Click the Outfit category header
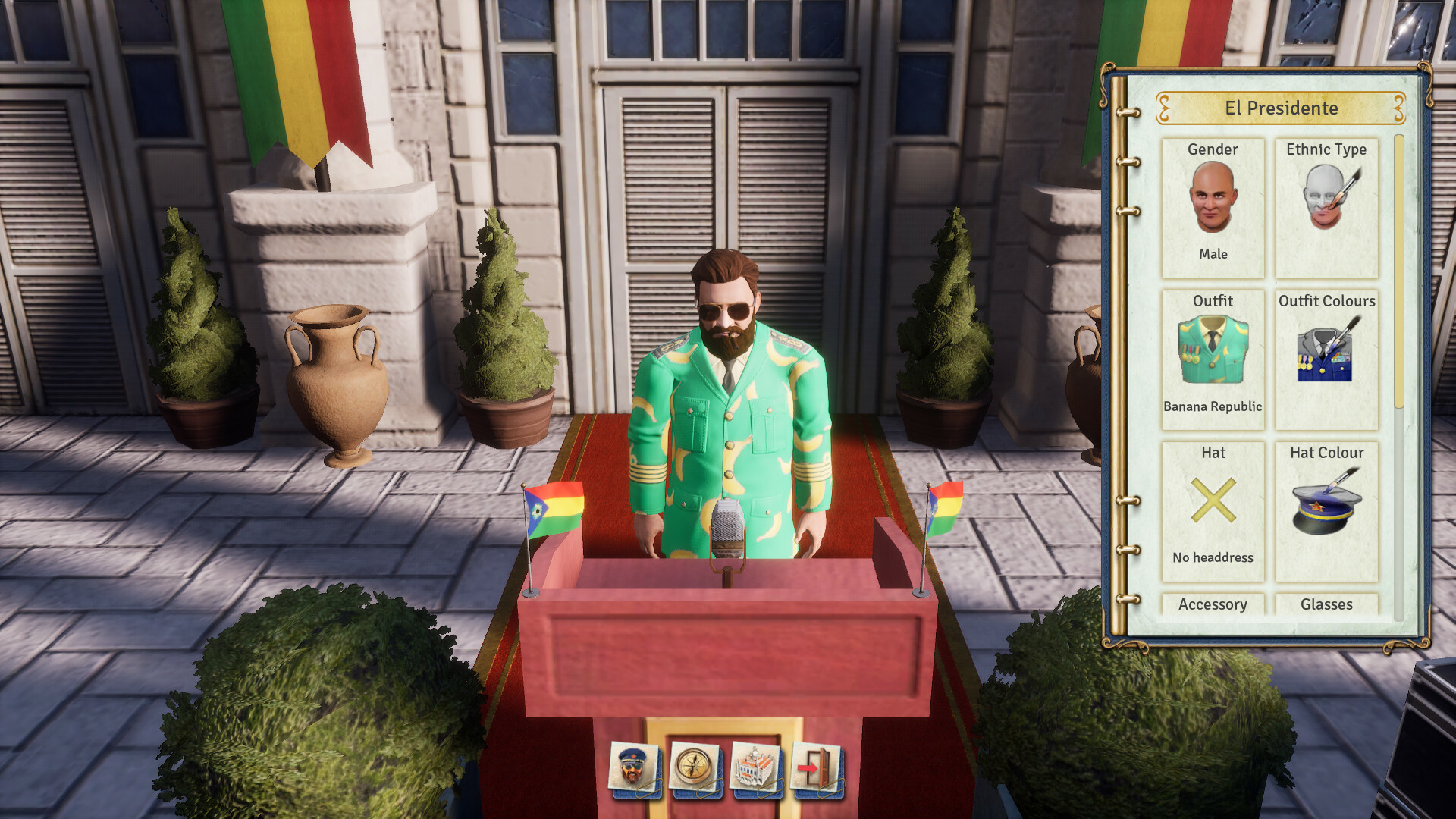 (x=1213, y=300)
